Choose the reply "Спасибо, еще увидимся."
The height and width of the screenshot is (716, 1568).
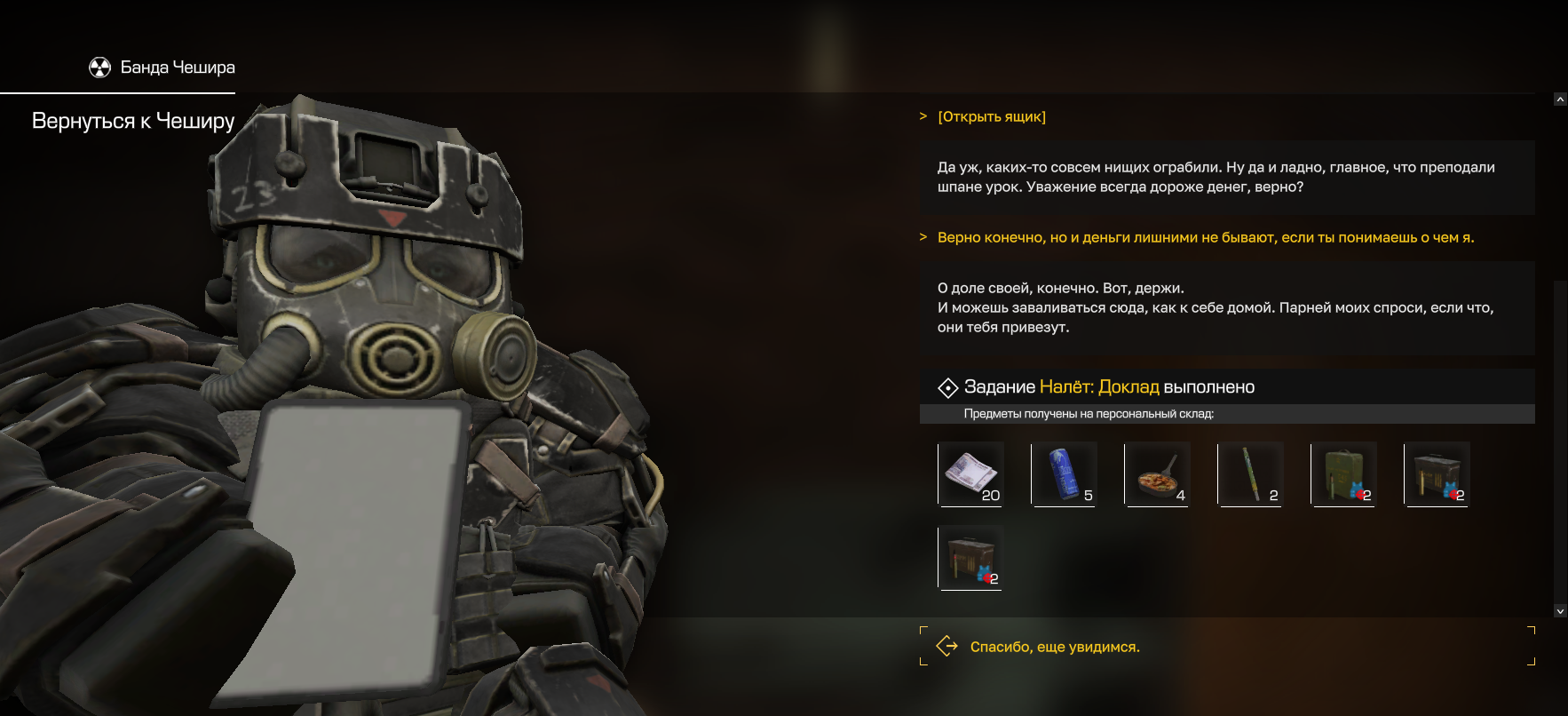[x=1054, y=647]
